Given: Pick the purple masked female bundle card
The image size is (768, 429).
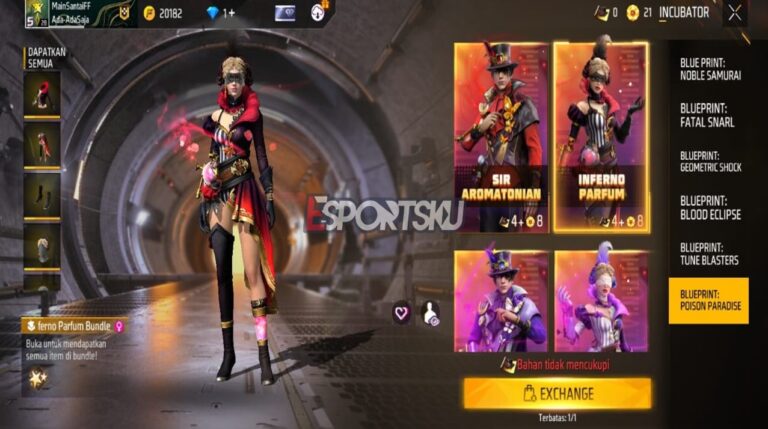Looking at the screenshot, I should (x=600, y=300).
